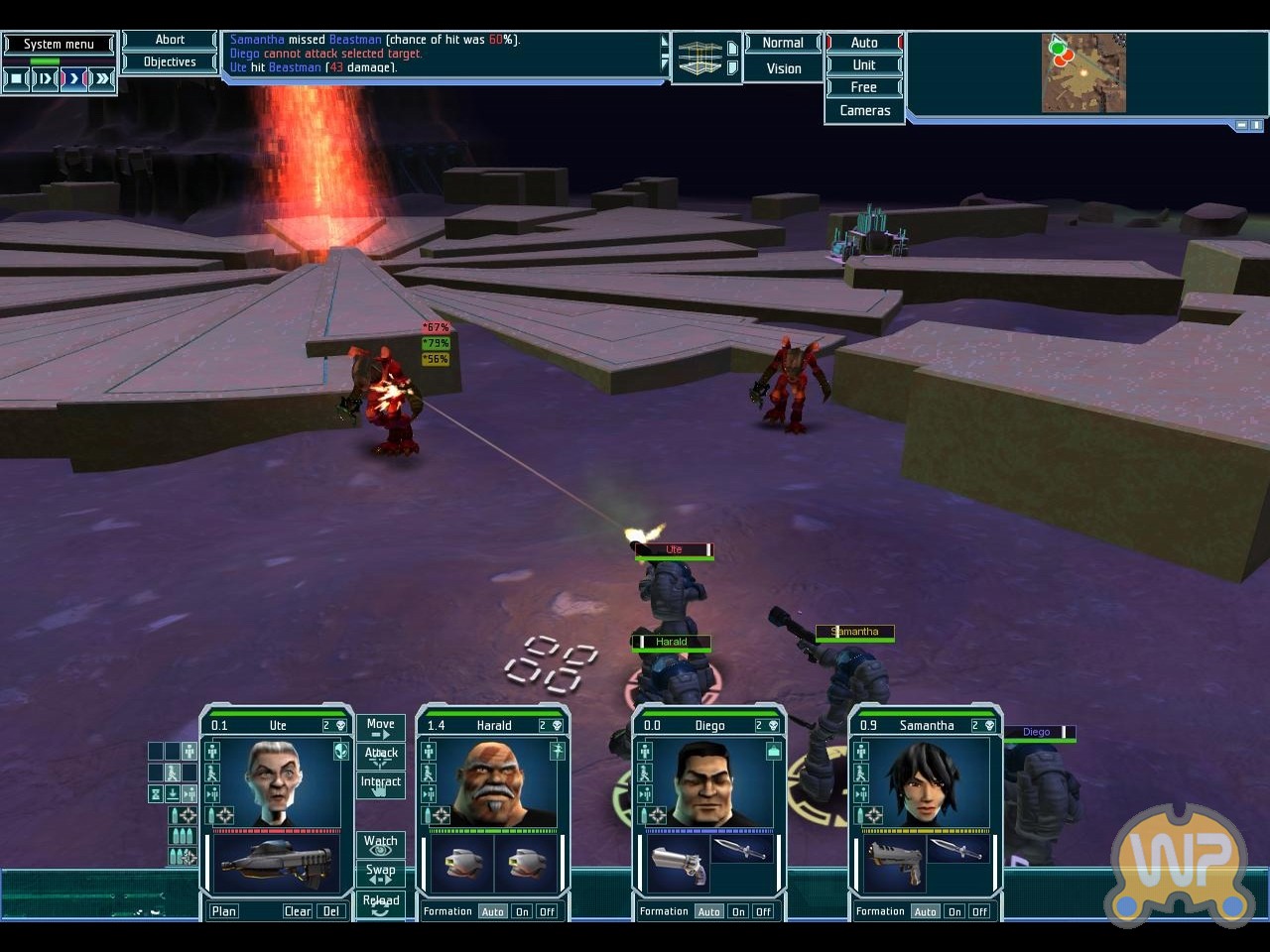
Task: Use the Swap weapon command
Action: tap(380, 873)
